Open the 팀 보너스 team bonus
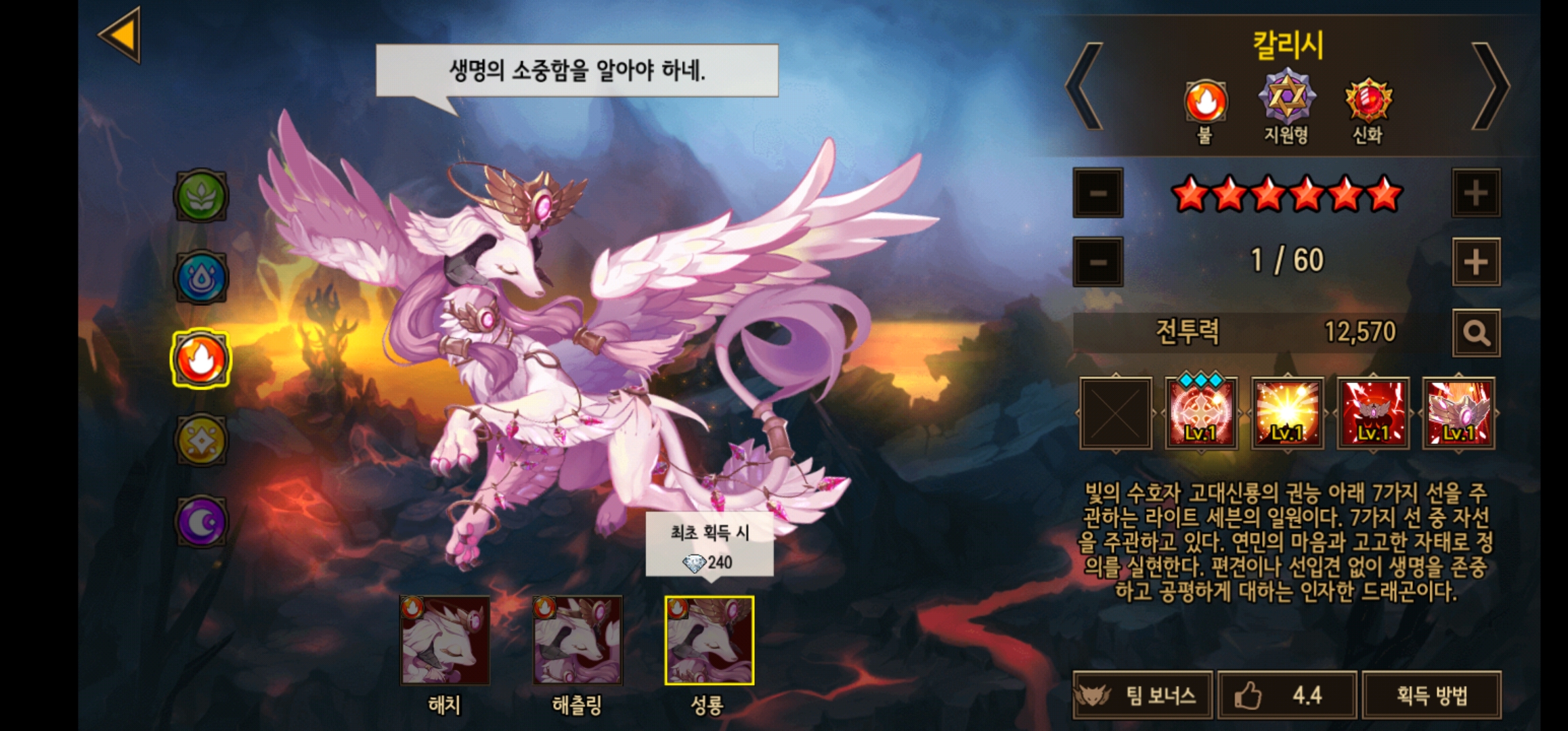This screenshot has width=1568, height=731. tap(1143, 695)
